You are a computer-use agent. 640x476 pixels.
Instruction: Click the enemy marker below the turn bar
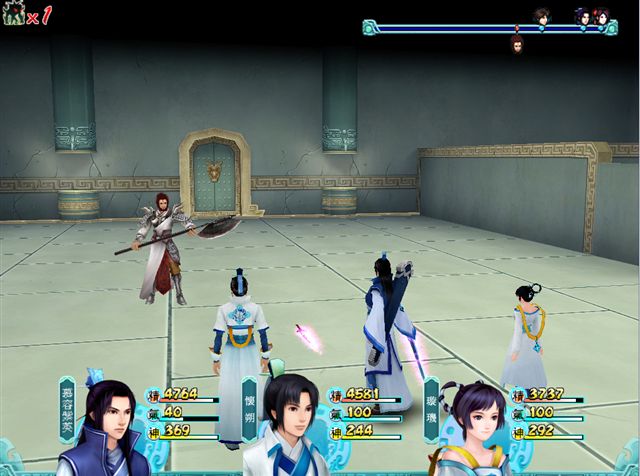(x=517, y=44)
